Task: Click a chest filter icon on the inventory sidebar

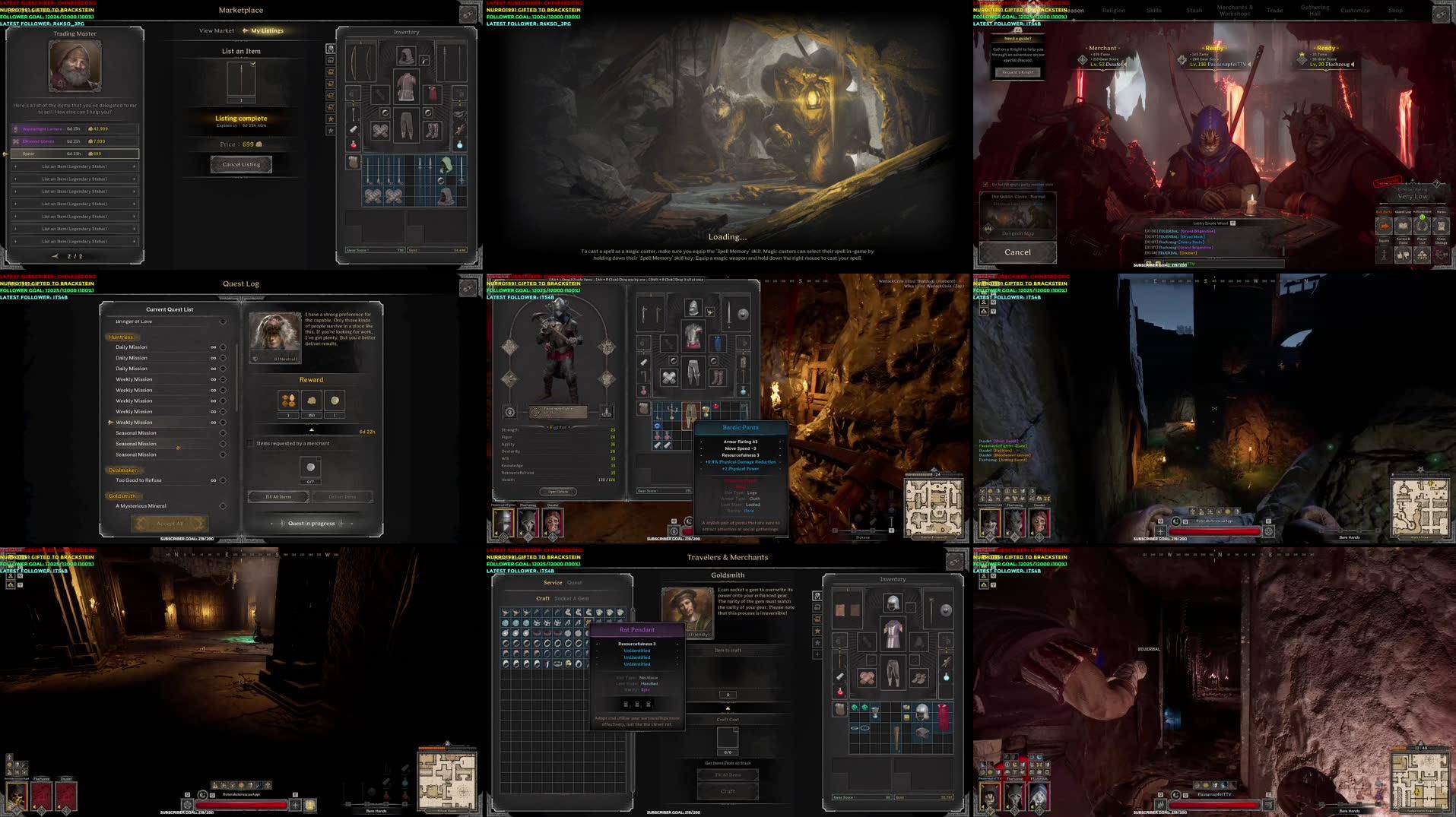Action: point(330,72)
